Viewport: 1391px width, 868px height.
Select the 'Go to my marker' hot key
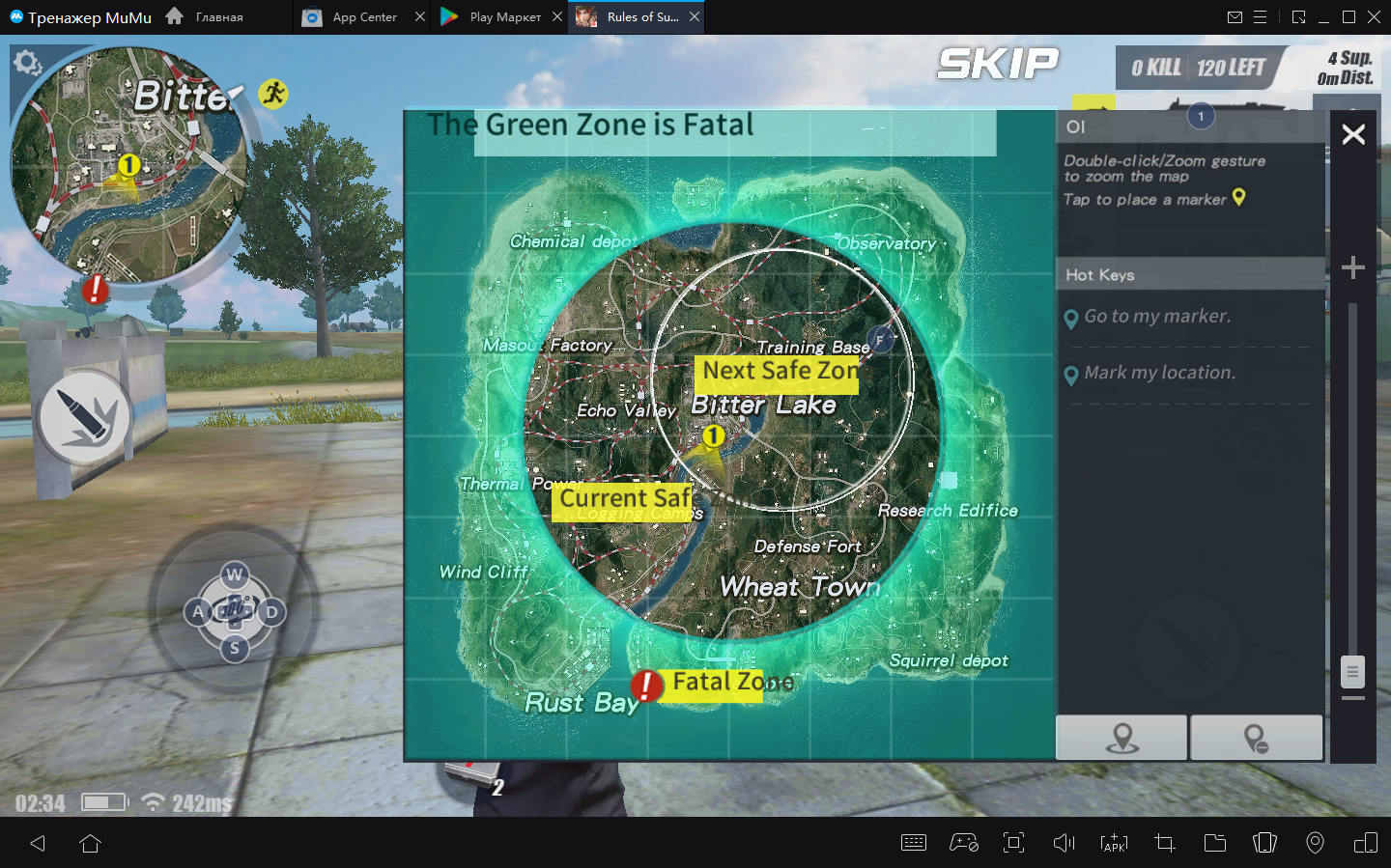point(1156,317)
